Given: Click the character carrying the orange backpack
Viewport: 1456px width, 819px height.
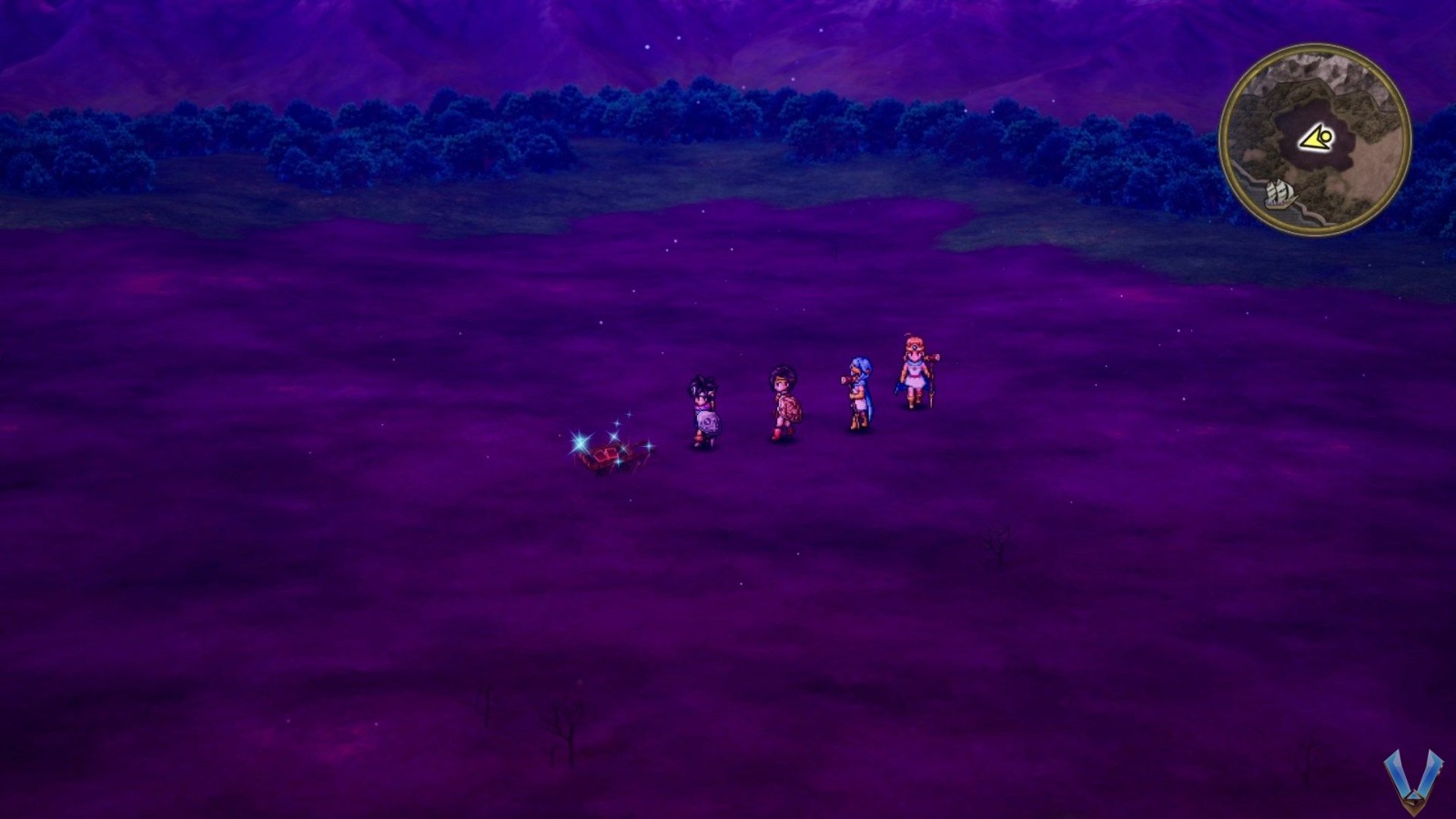Looking at the screenshot, I should [x=784, y=400].
